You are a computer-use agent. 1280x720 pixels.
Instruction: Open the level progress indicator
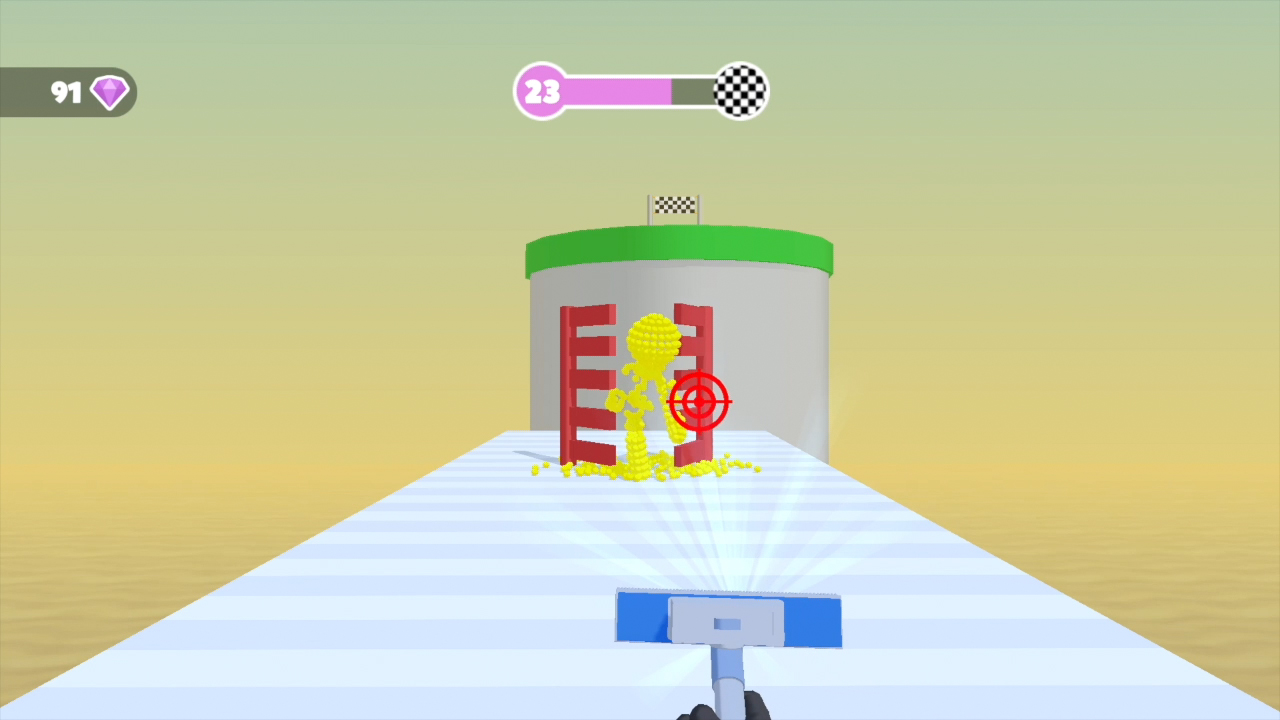[x=640, y=91]
